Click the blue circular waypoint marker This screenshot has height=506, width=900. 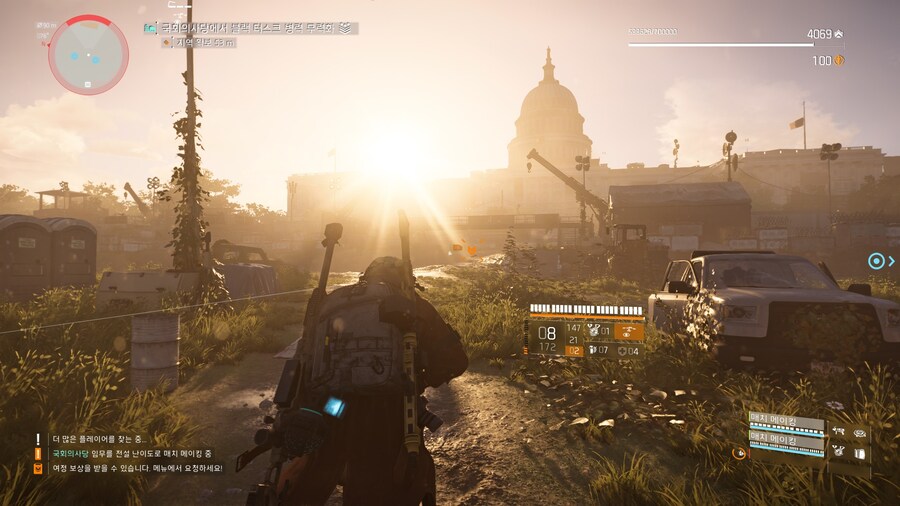(876, 261)
